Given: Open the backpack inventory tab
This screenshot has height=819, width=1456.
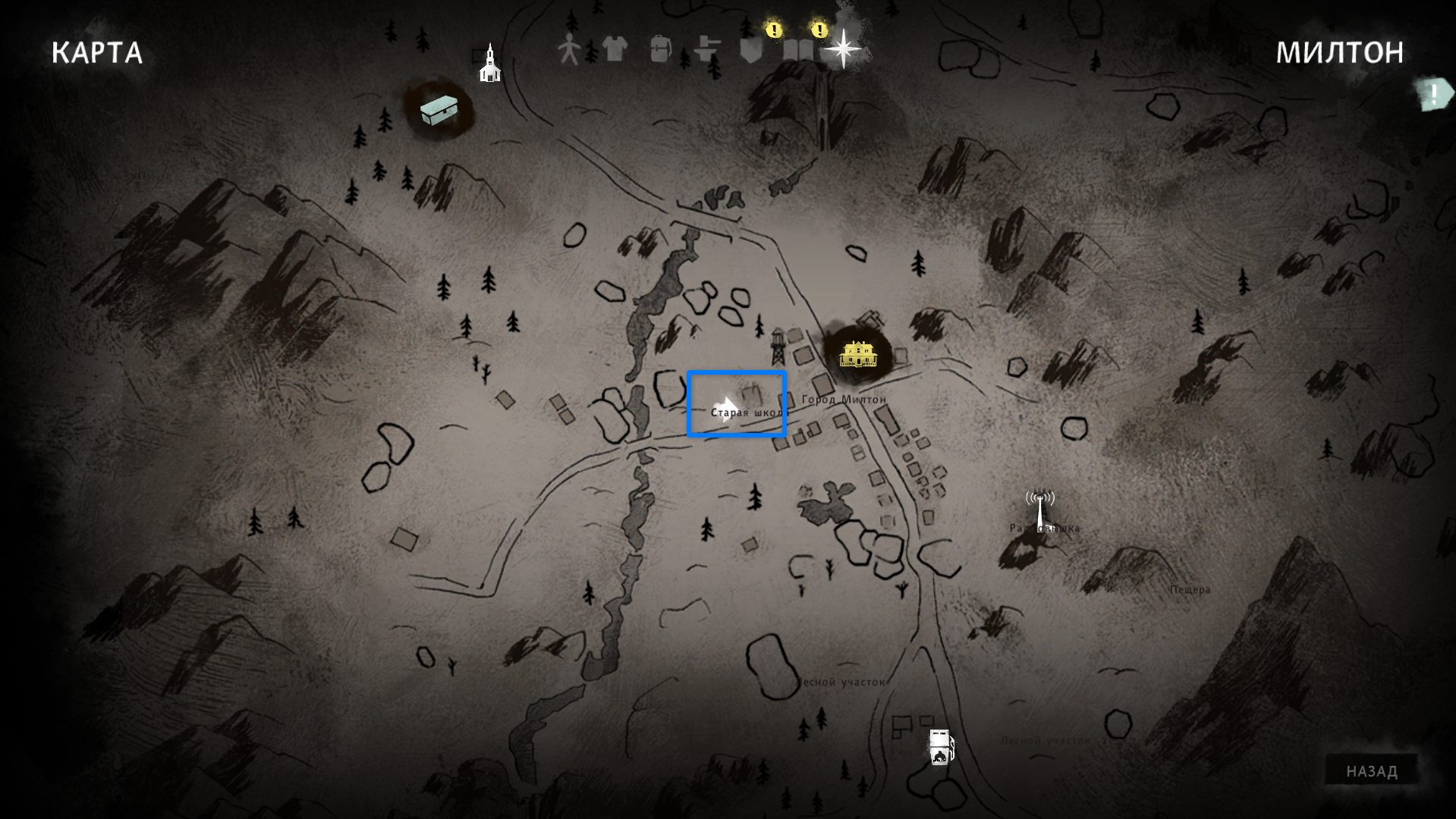Looking at the screenshot, I should (x=660, y=50).
